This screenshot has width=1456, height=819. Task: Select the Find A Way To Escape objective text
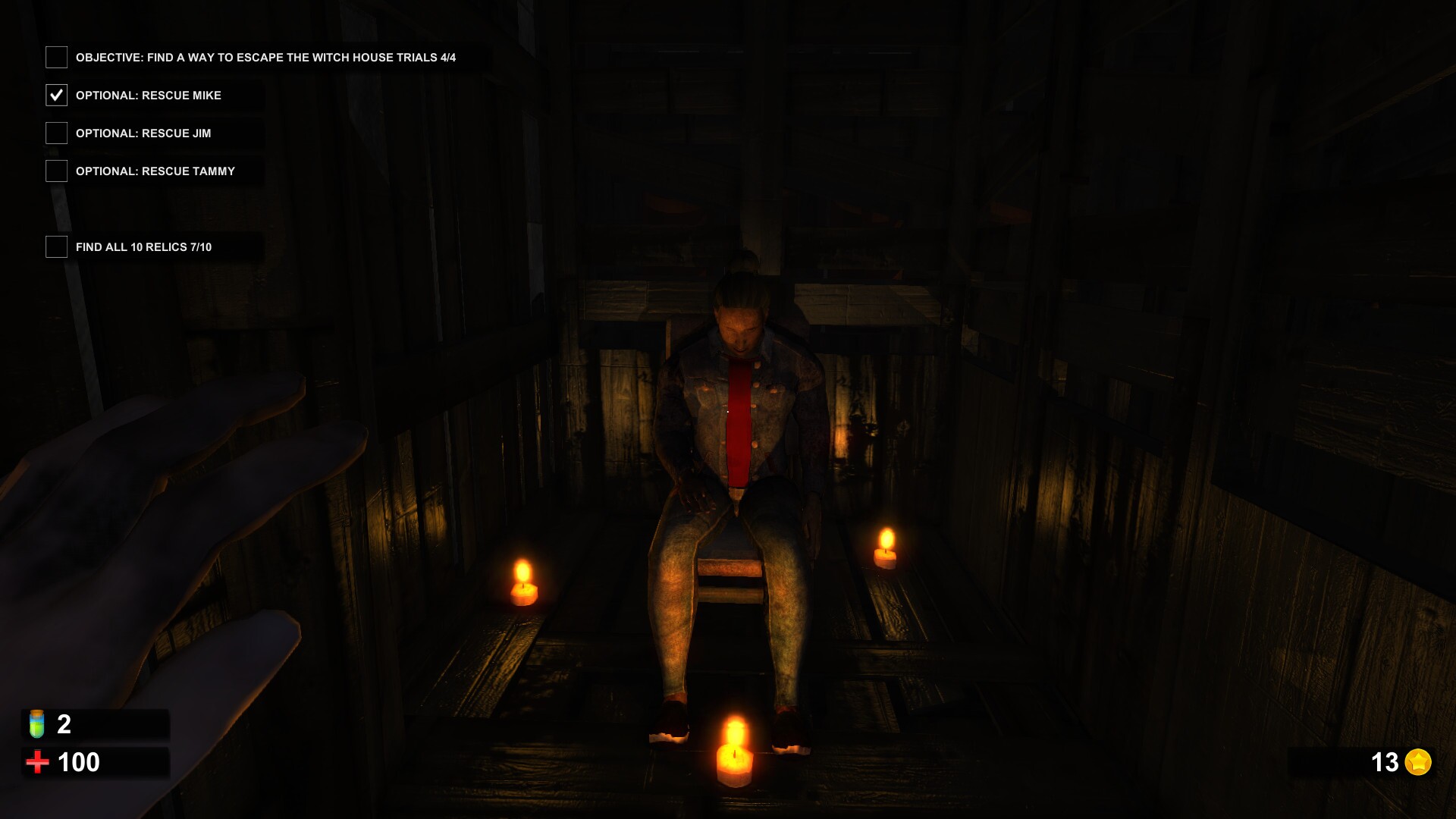(267, 56)
